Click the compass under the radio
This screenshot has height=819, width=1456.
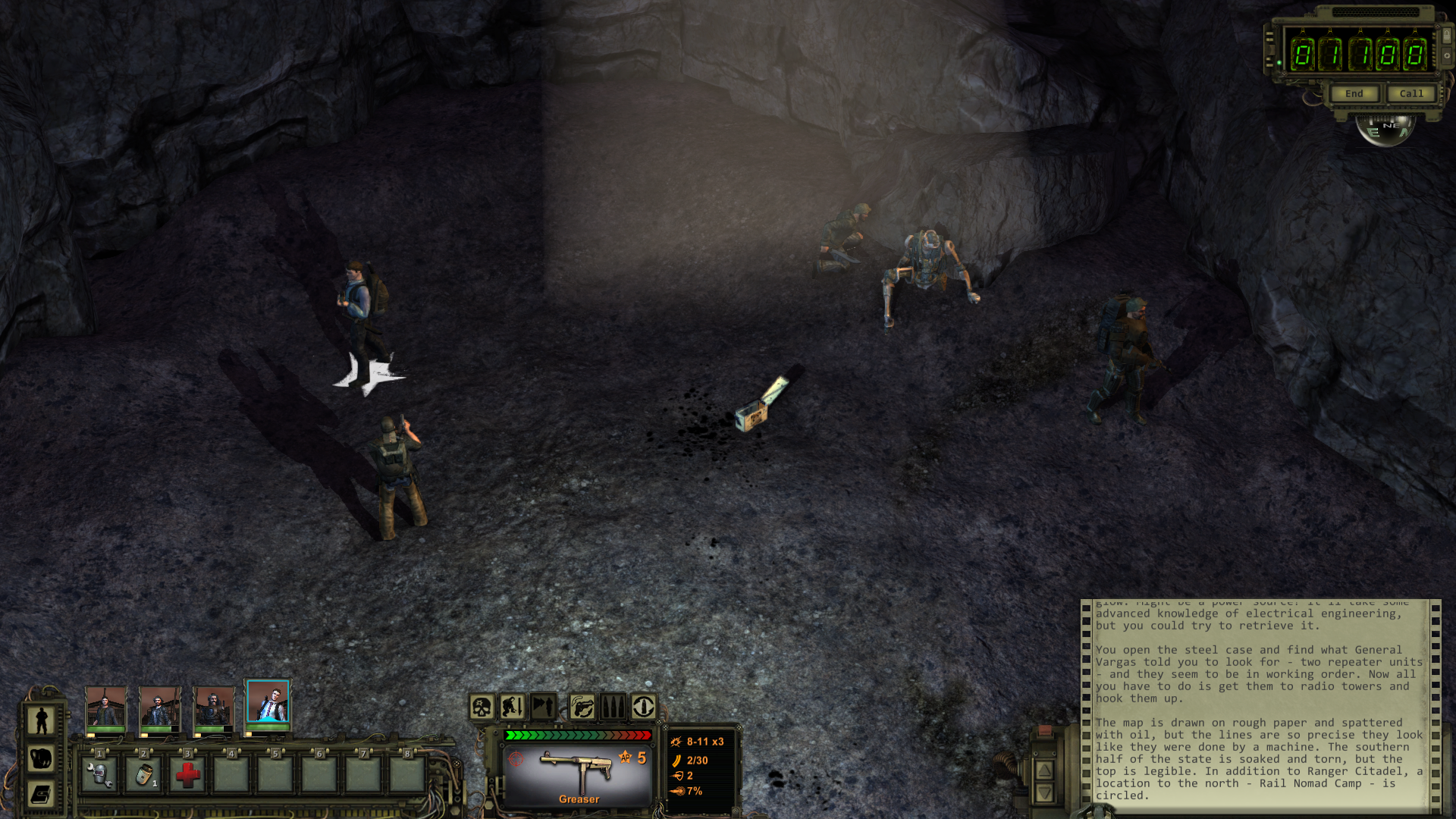pos(1385,129)
